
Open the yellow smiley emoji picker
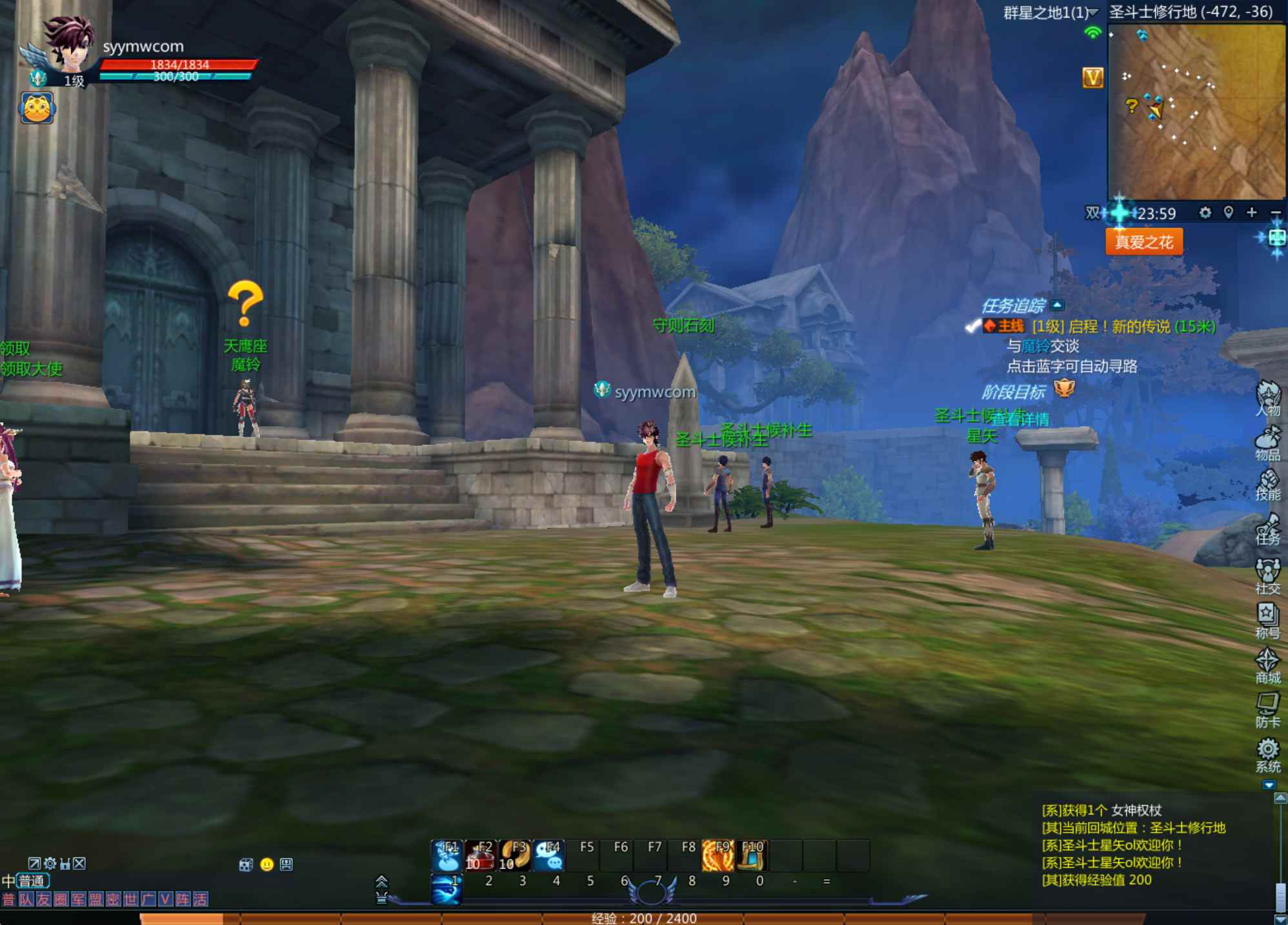coord(267,864)
